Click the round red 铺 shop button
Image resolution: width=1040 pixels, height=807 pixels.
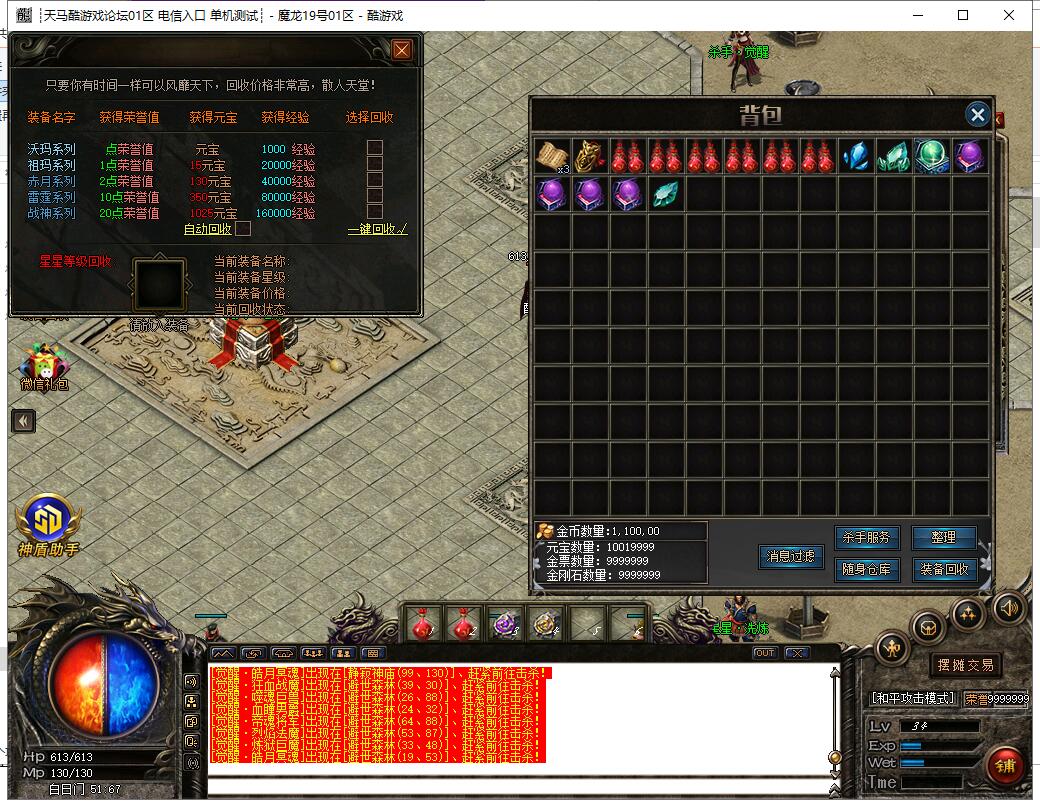pos(1004,766)
